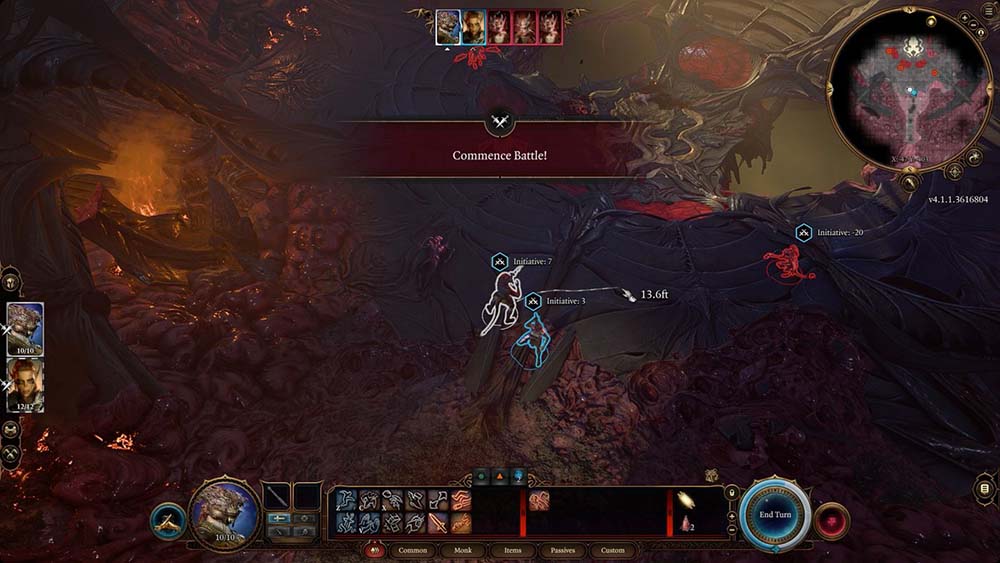Select the Passives hotbar tab
Screen dimensions: 1000x563
[562, 550]
